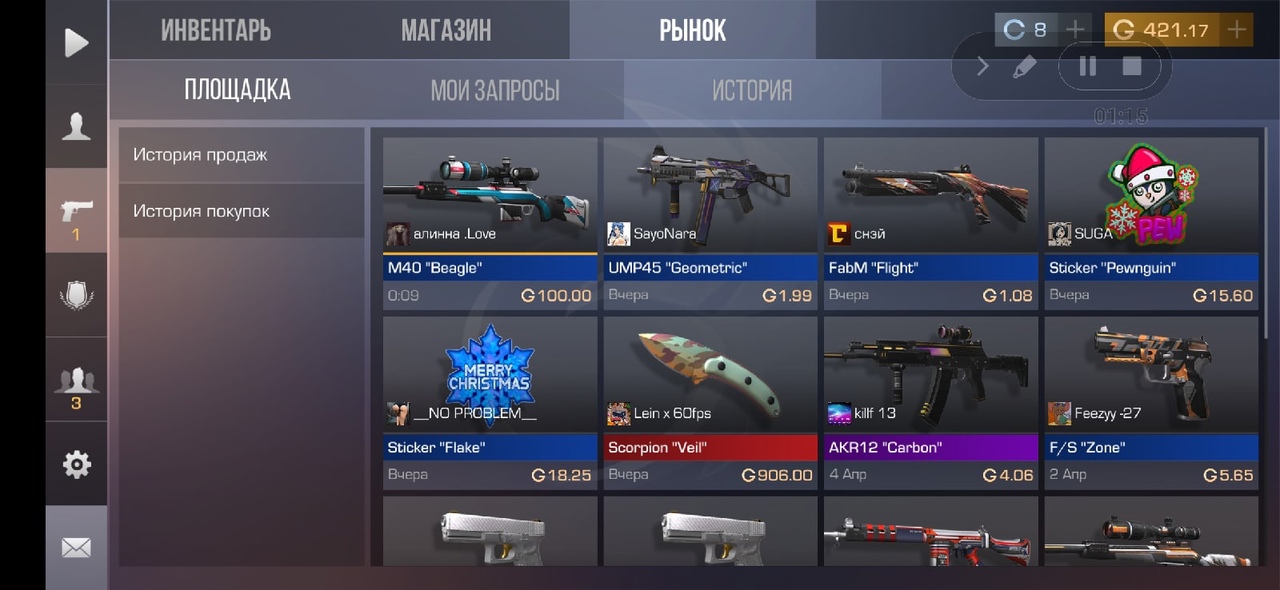This screenshot has width=1280, height=590.
Task: Select the M40 "Beagle" listing
Action: pyautogui.click(x=490, y=222)
